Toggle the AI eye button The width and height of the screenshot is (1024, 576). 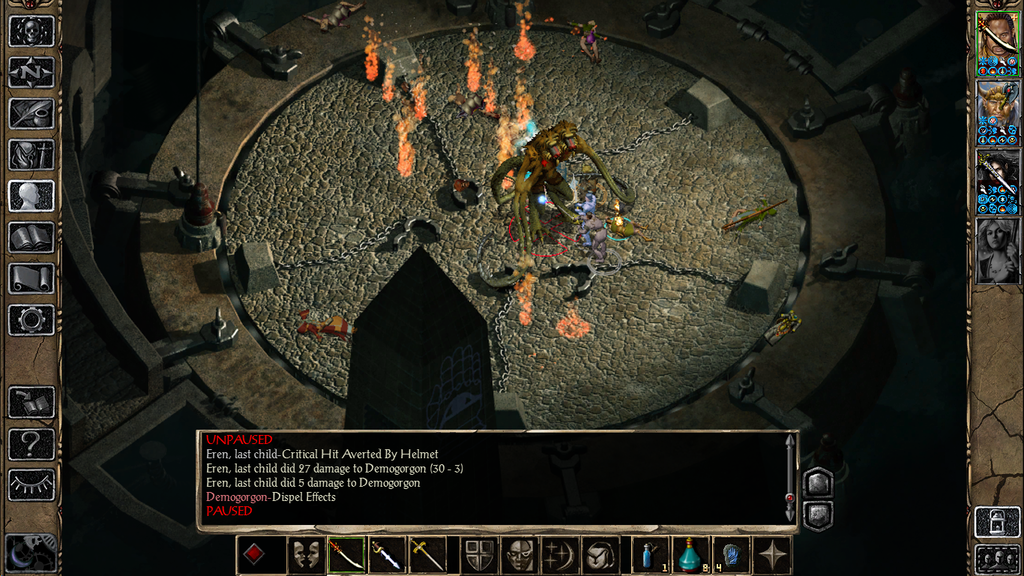[x=31, y=485]
